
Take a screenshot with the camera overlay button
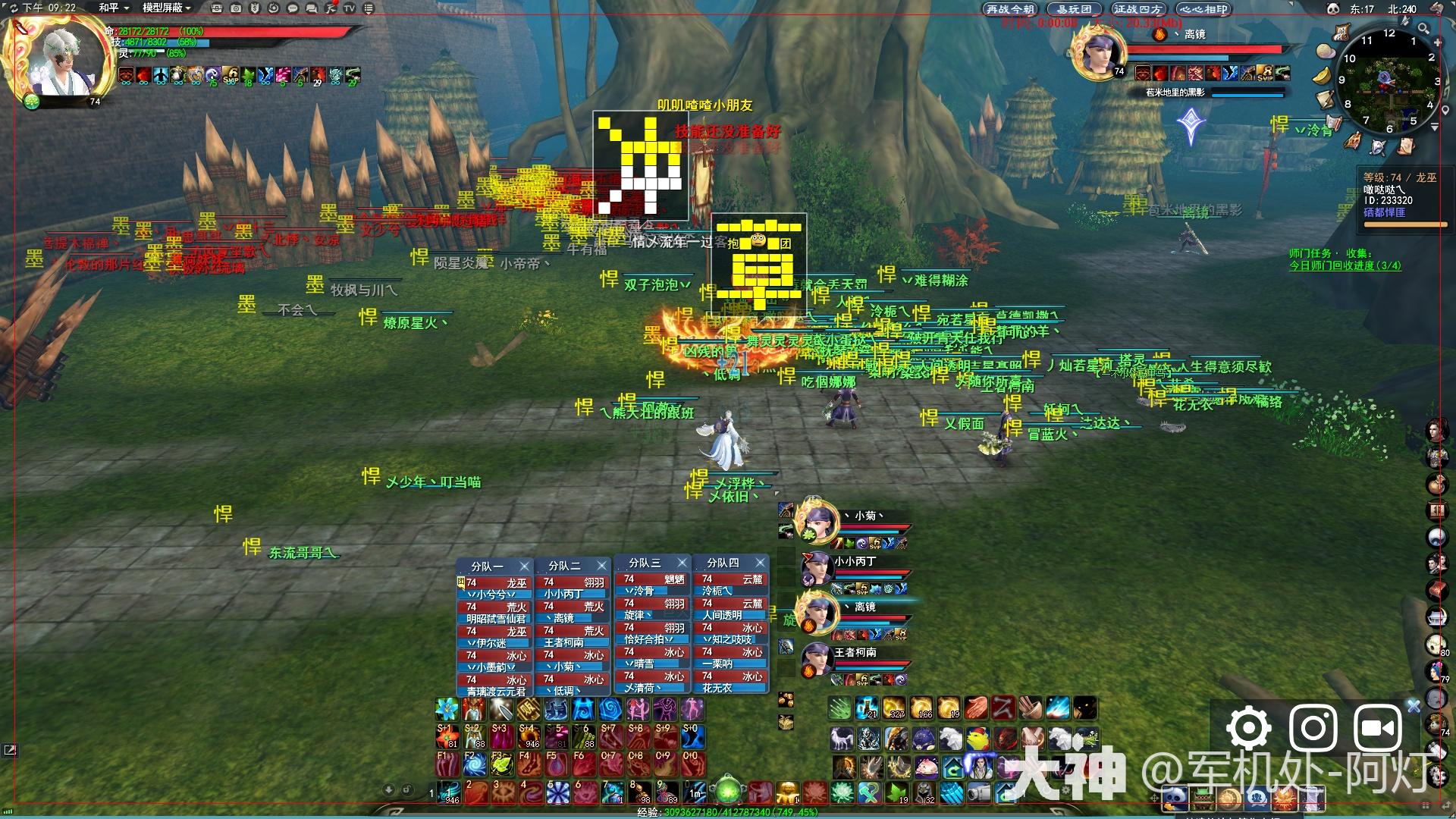coord(1313,729)
